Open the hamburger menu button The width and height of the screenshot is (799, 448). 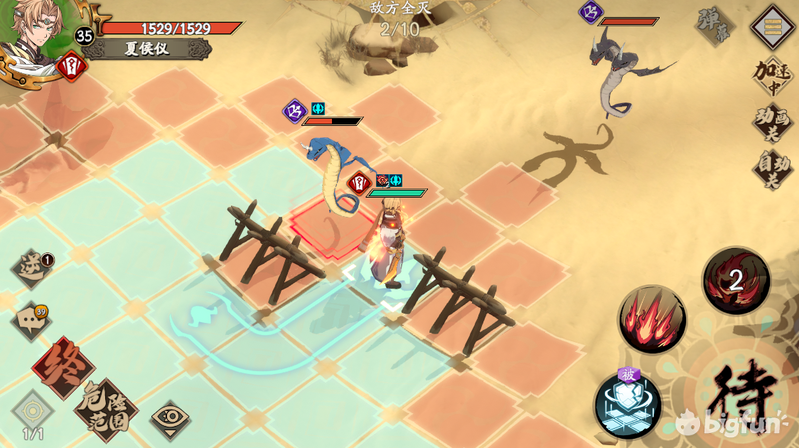pos(772,24)
